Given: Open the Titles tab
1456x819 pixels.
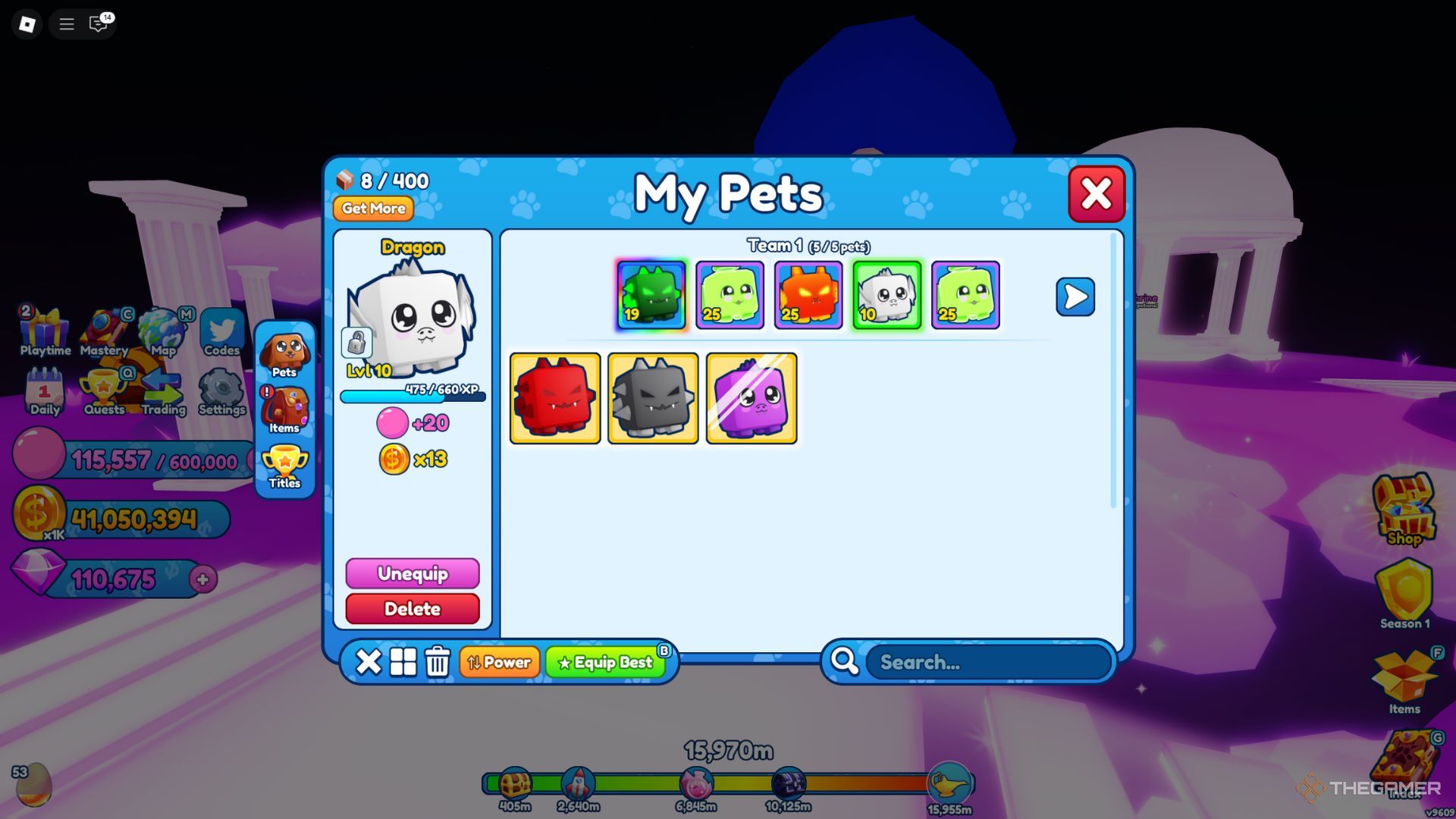Looking at the screenshot, I should [284, 466].
